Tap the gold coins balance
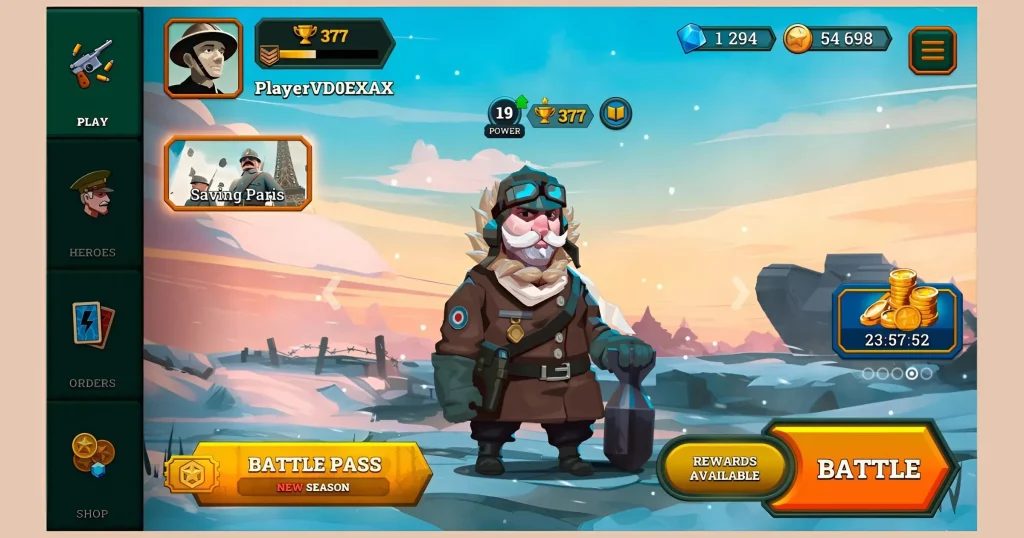The height and width of the screenshot is (538, 1024). point(837,39)
